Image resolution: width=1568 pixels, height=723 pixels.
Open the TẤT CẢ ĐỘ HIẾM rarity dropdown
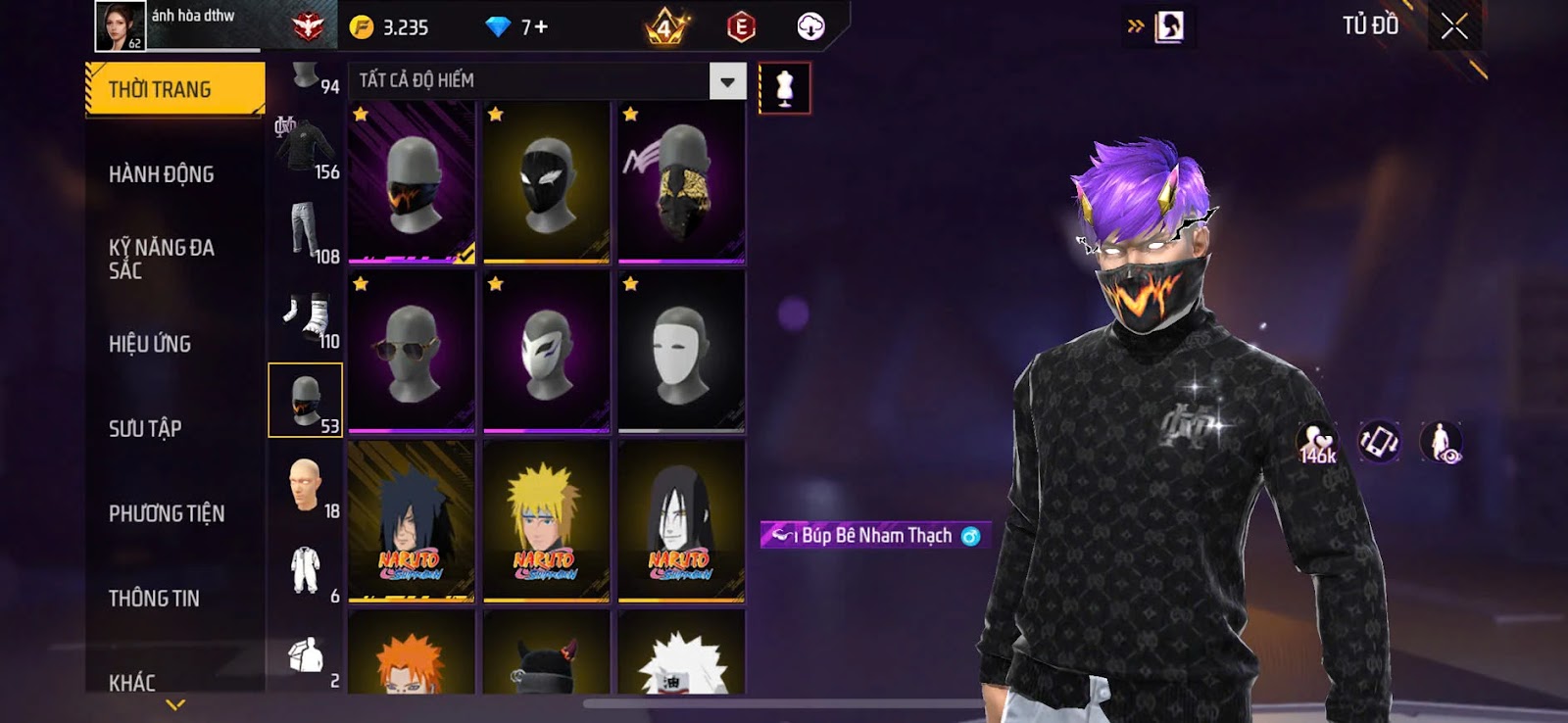click(727, 81)
